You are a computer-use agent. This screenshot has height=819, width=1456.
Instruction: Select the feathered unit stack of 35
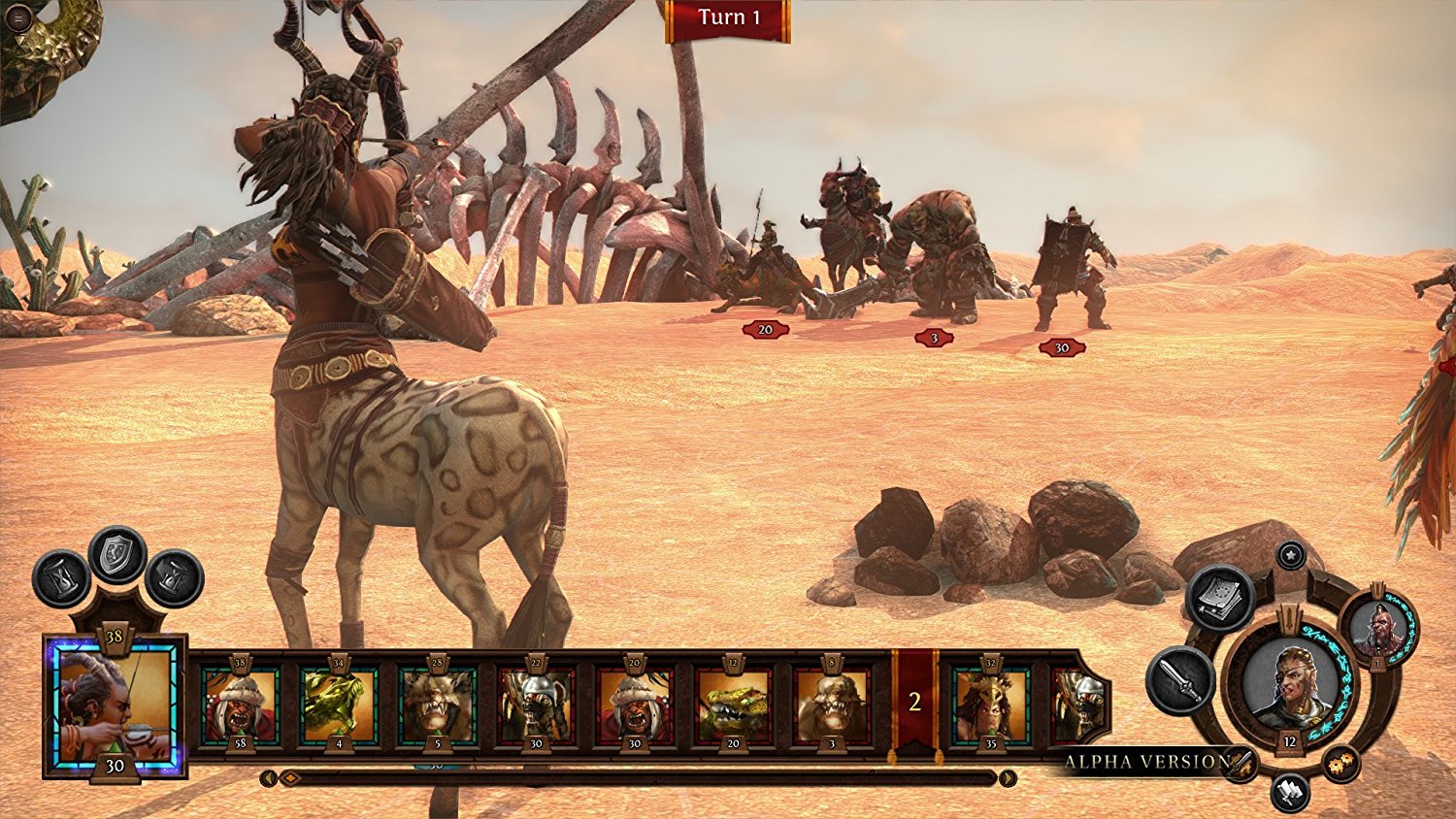click(990, 704)
